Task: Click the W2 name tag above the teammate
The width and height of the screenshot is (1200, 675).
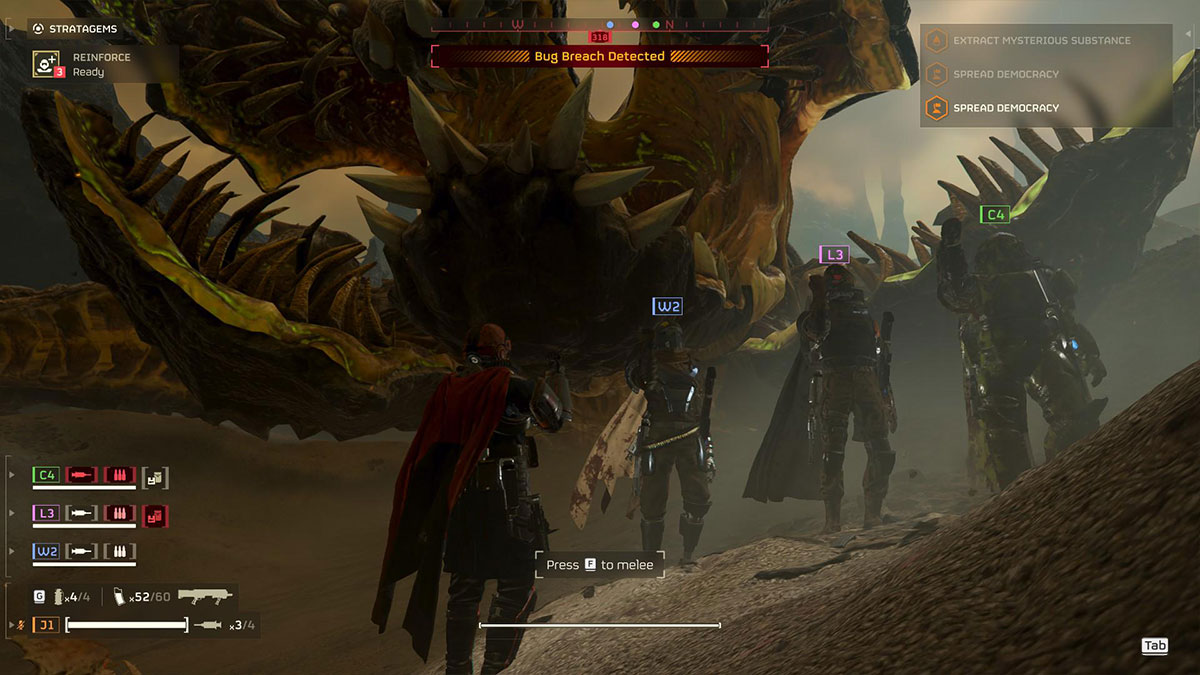Action: click(x=667, y=306)
